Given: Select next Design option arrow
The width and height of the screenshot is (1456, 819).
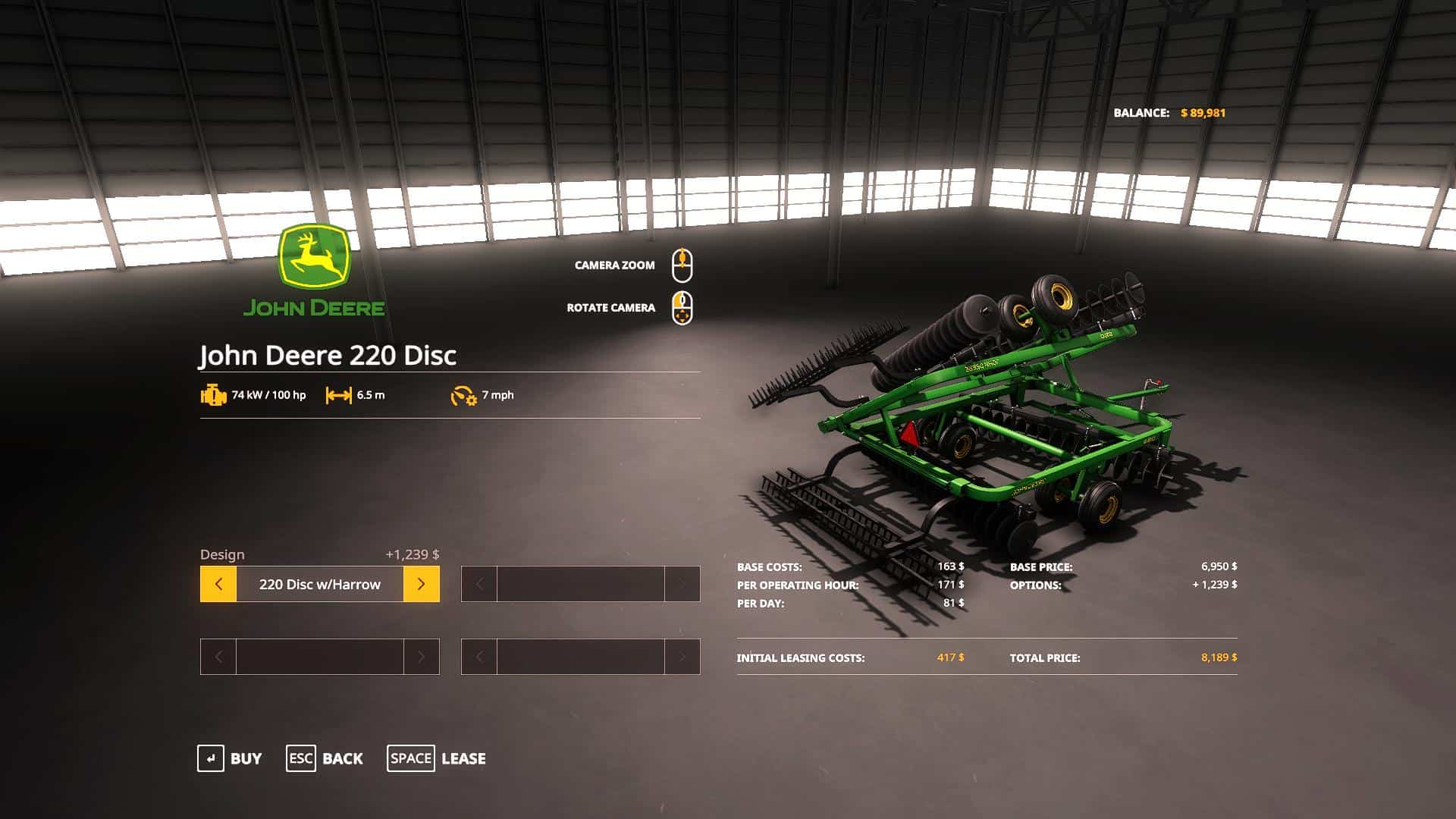Looking at the screenshot, I should (421, 584).
